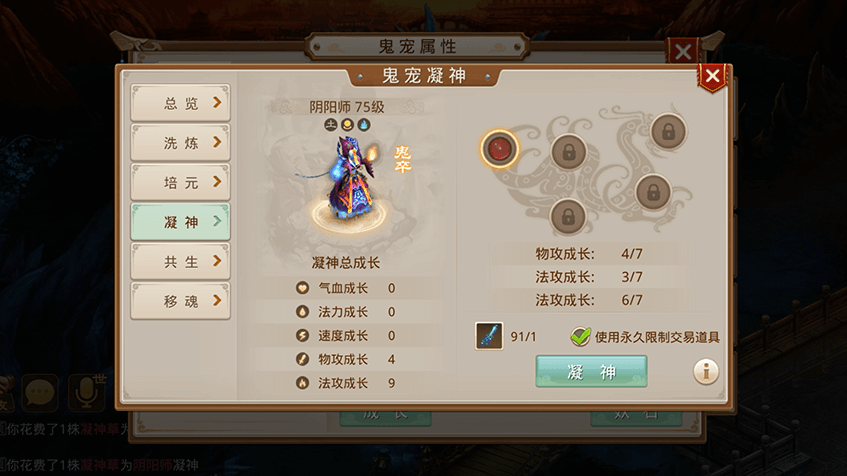Click the green 凝神 button
The width and height of the screenshot is (847, 476).
(591, 372)
